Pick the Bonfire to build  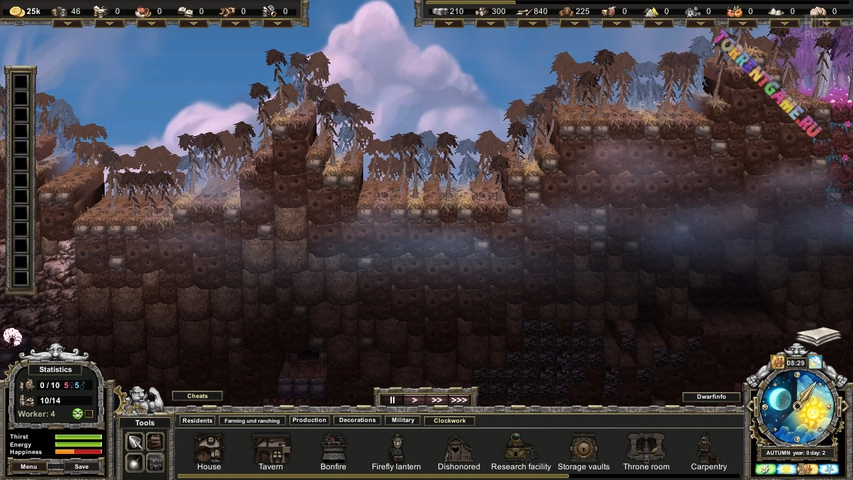[333, 451]
